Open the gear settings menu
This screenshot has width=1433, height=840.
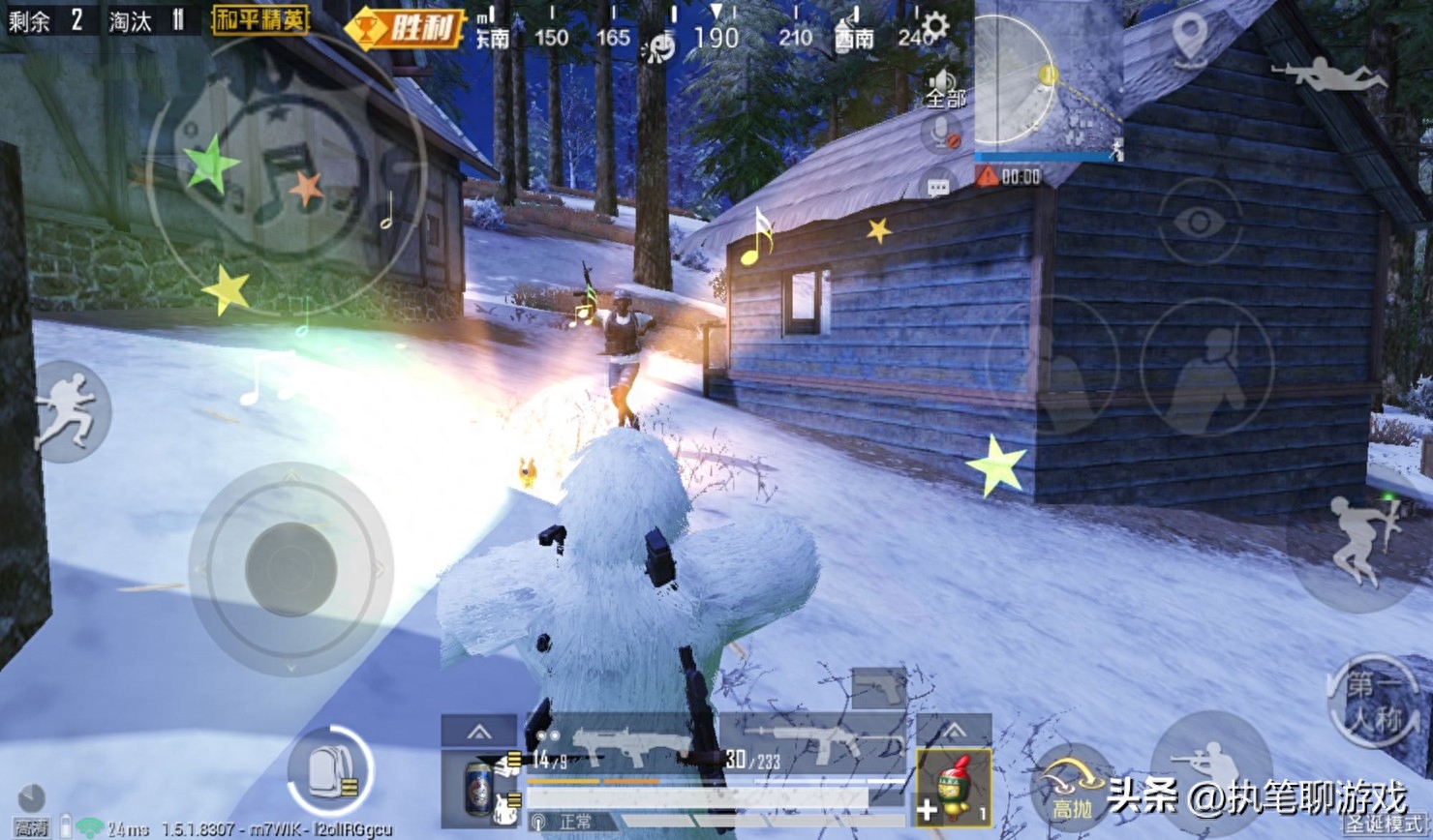click(x=934, y=25)
